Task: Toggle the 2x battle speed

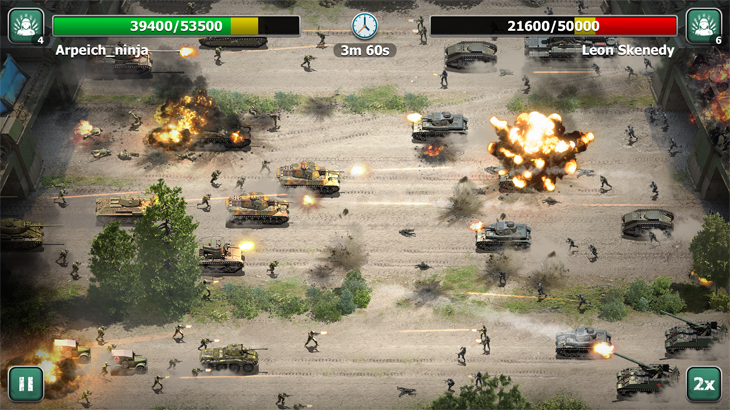Action: (703, 384)
